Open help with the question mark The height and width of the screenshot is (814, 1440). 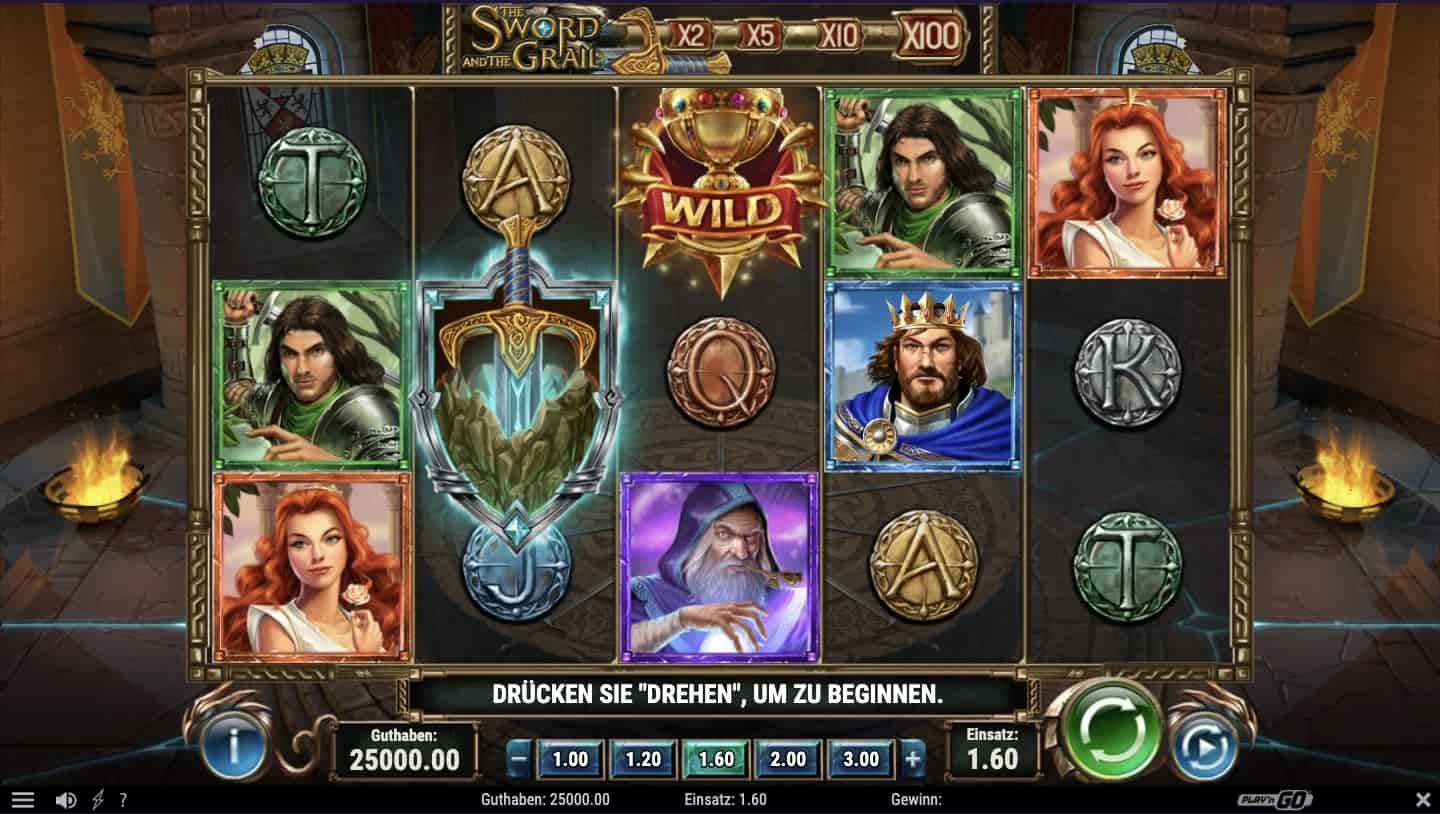point(123,800)
